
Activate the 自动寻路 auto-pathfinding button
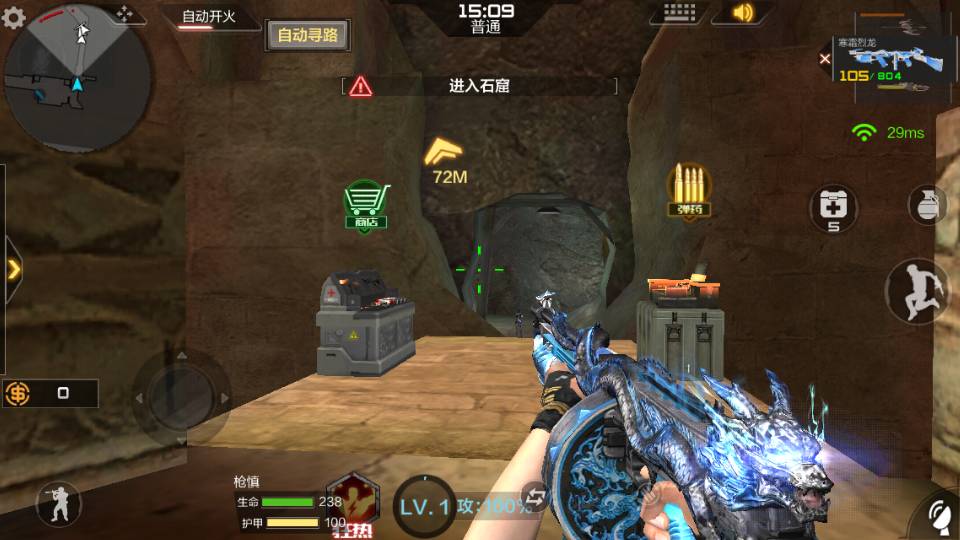tap(307, 35)
